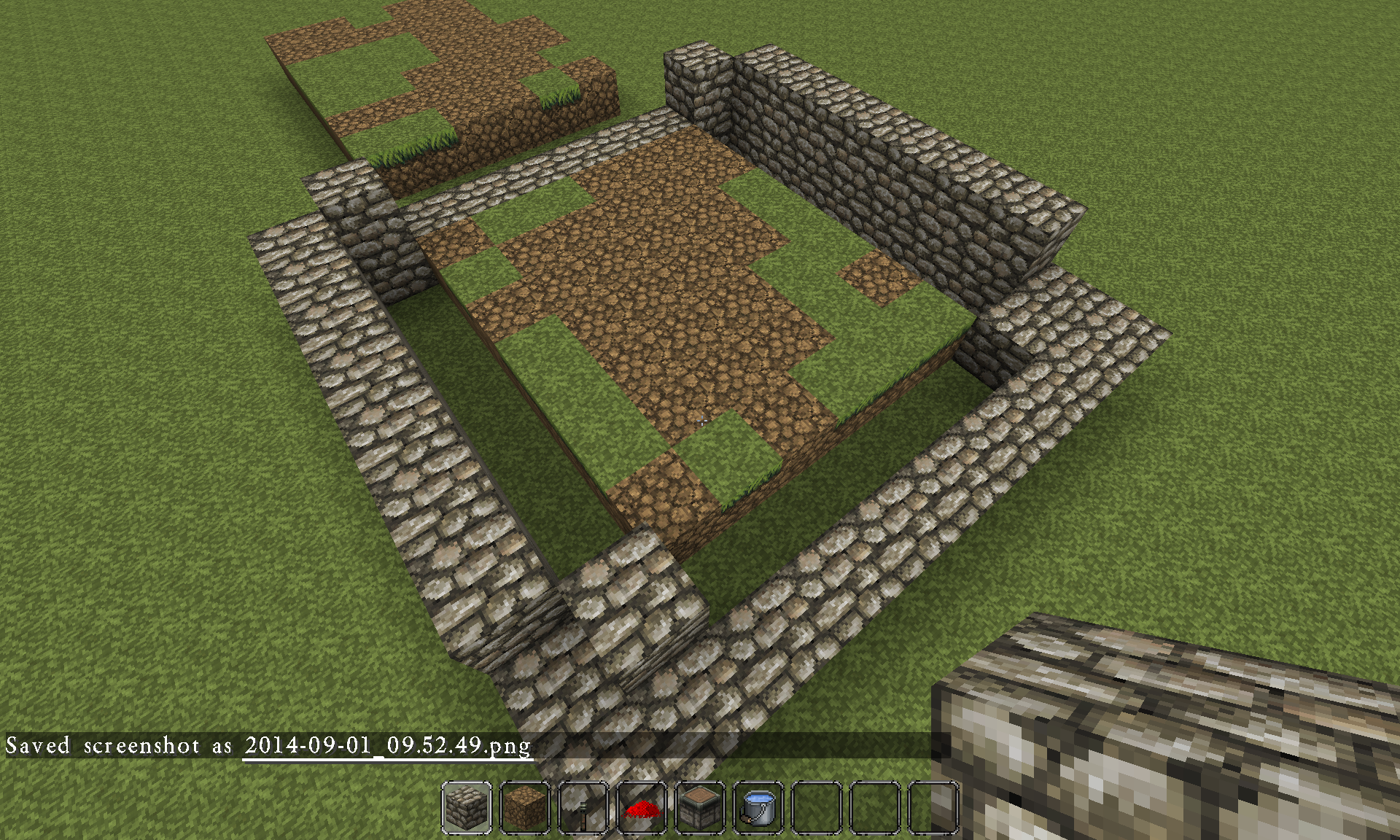This screenshot has height=840, width=1400.
Task: Select the torch in hotbar slot three
Action: pos(583,809)
